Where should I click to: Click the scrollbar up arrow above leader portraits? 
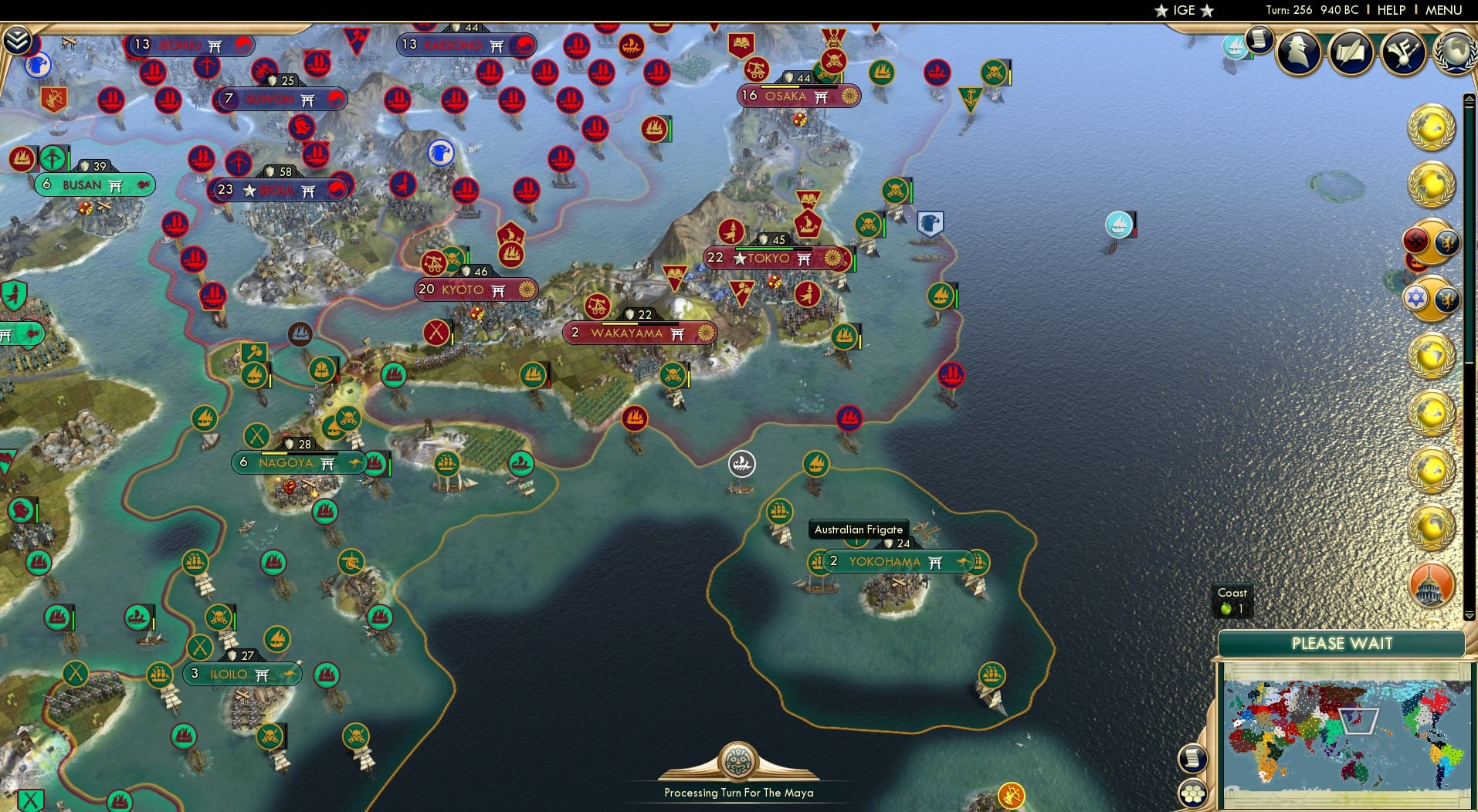[1470, 98]
